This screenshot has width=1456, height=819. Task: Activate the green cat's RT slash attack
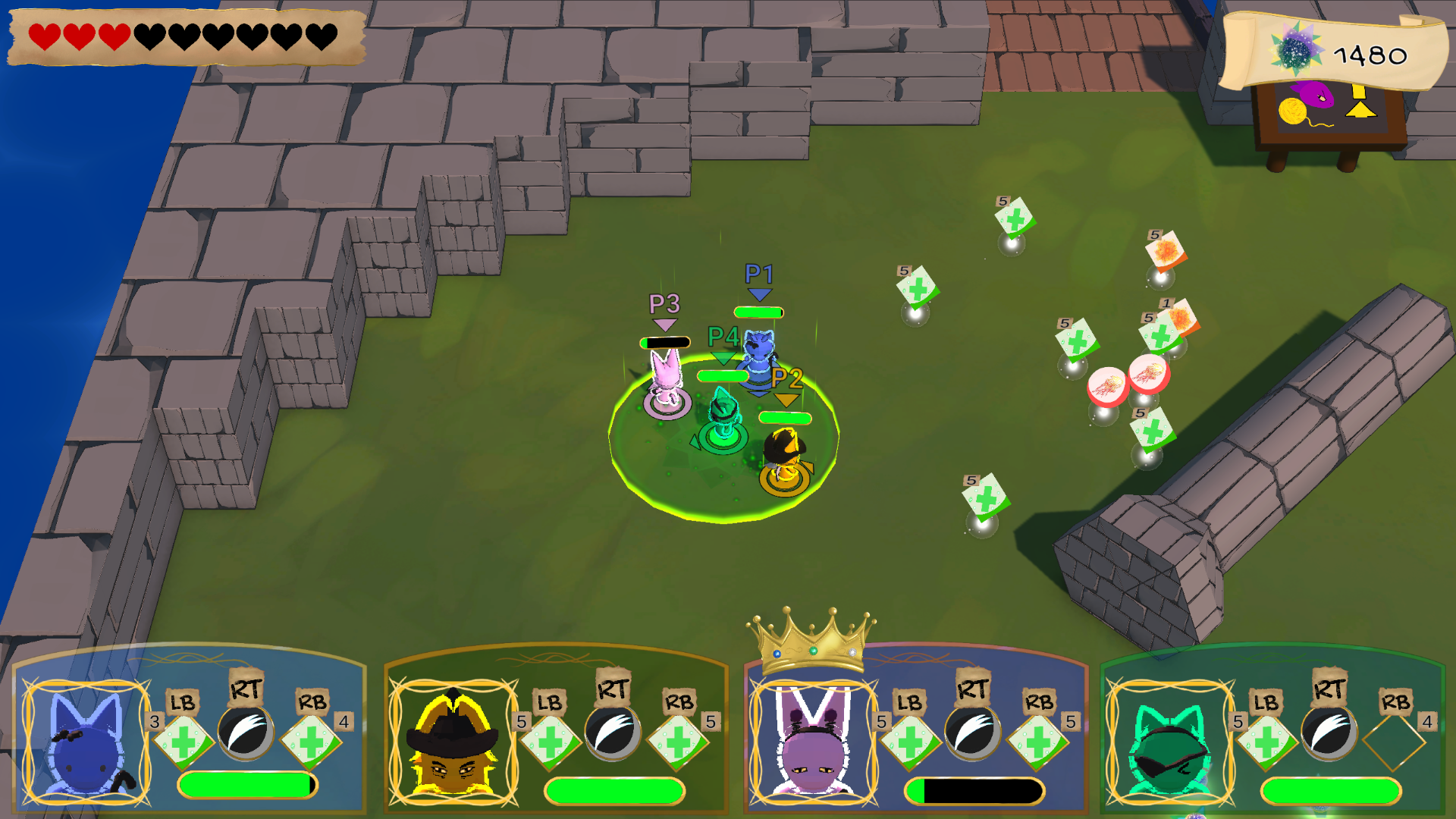[1329, 733]
